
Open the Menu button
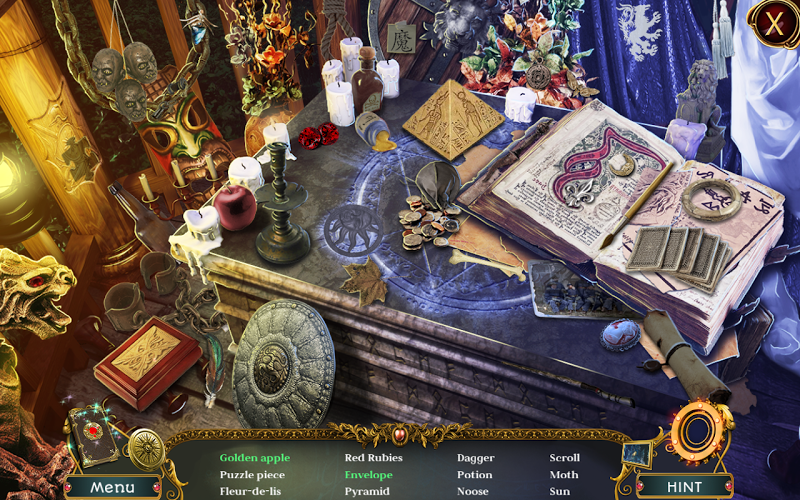[112, 487]
